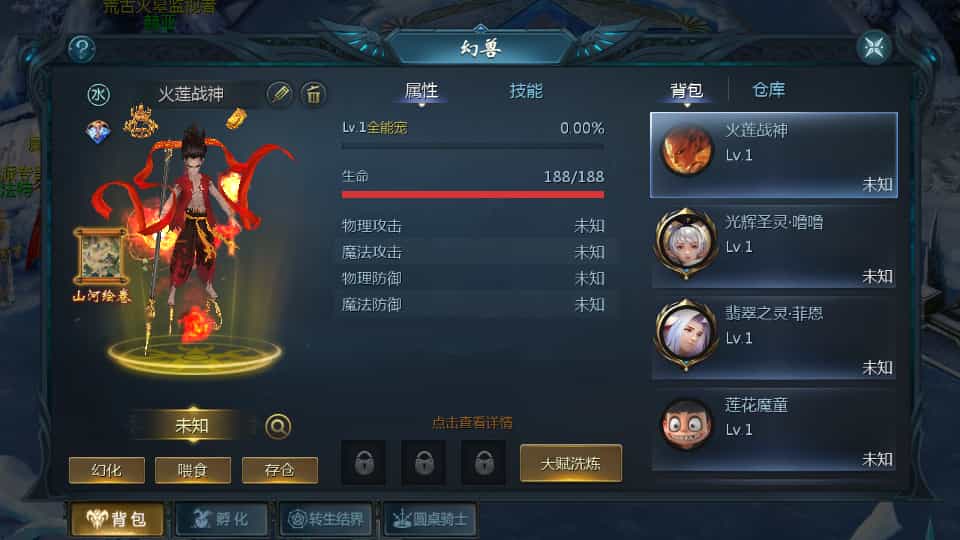Switch to the 技能 skills tab
The image size is (960, 540).
[x=526, y=91]
